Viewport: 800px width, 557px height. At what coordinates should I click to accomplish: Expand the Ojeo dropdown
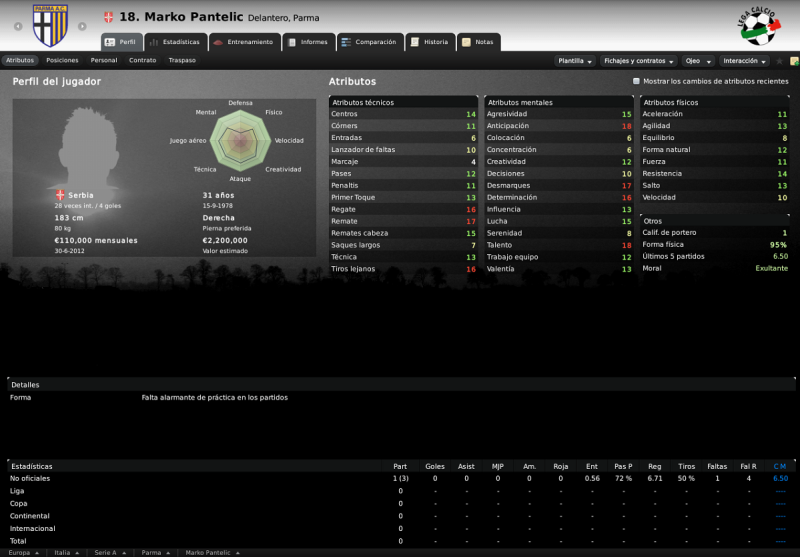[x=696, y=61]
